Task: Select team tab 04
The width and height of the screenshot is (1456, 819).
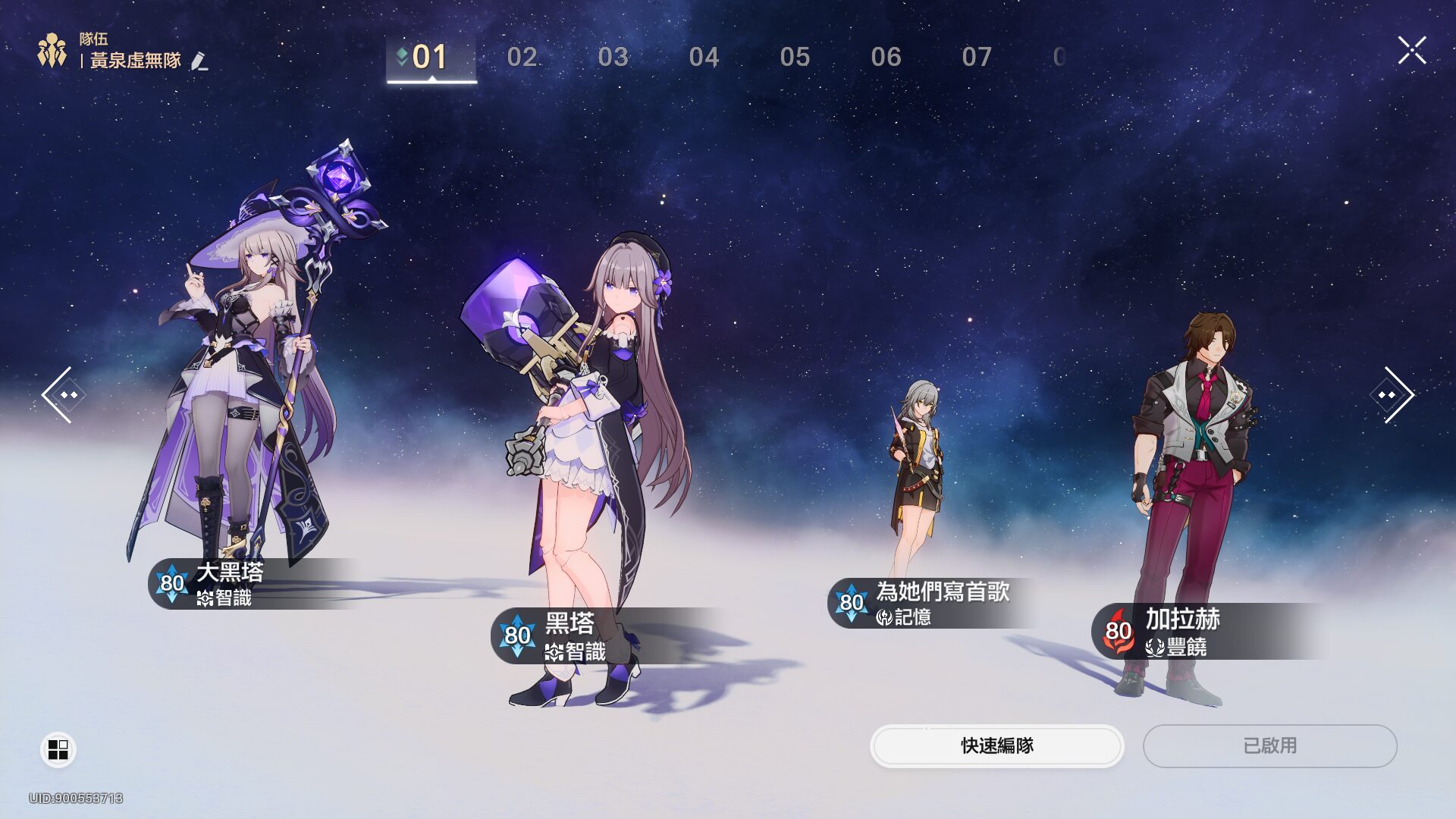Action: coord(704,57)
